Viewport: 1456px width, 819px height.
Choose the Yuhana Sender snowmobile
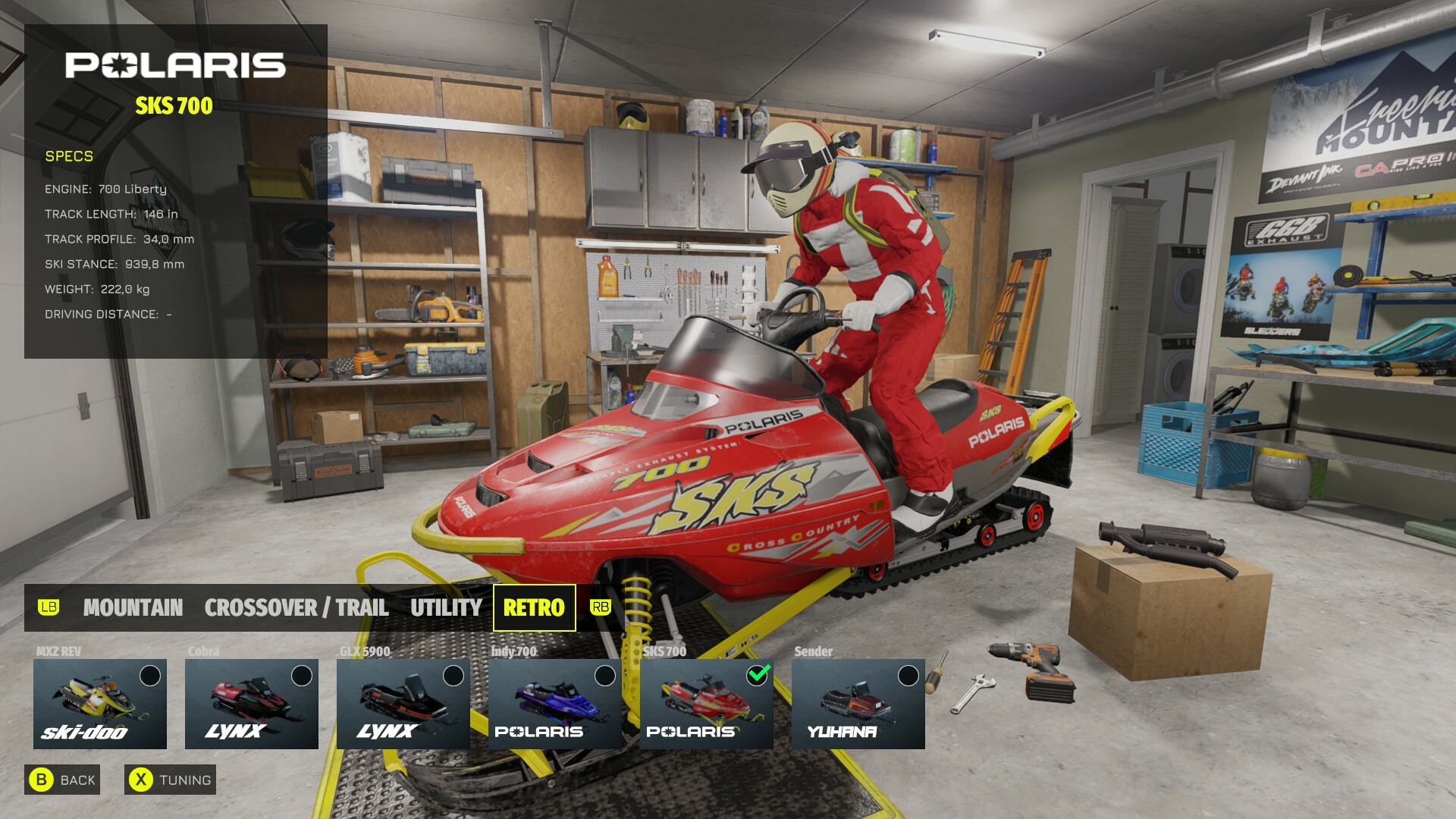pos(858,704)
